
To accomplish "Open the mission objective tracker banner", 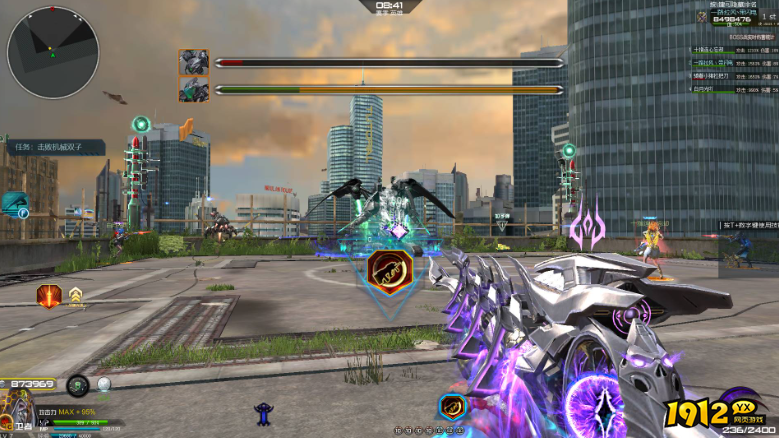I will [x=54, y=147].
